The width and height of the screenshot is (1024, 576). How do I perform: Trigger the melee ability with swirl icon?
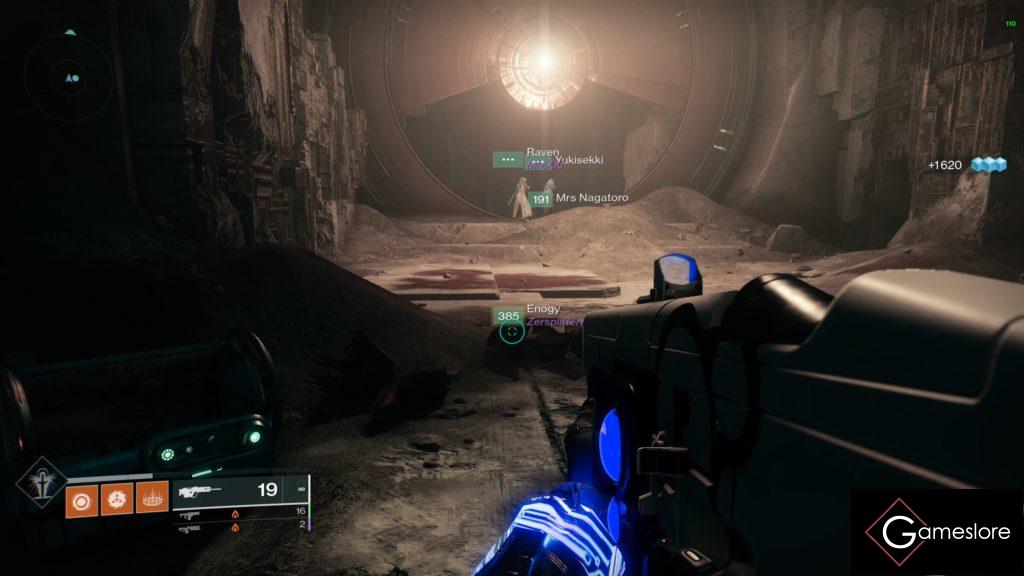click(116, 497)
